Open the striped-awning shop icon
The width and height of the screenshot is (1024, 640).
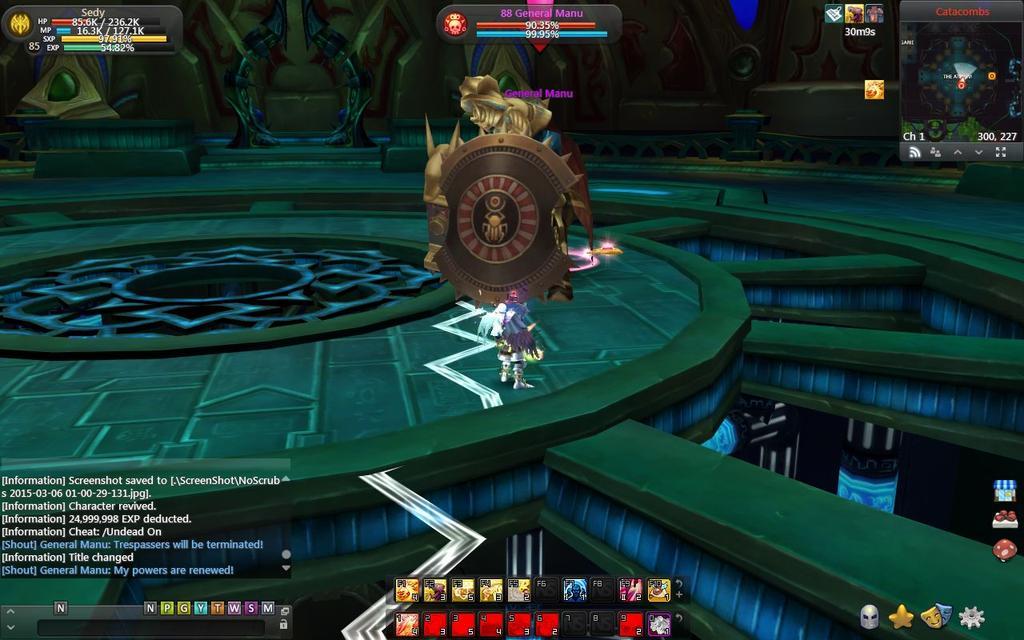tap(1004, 490)
